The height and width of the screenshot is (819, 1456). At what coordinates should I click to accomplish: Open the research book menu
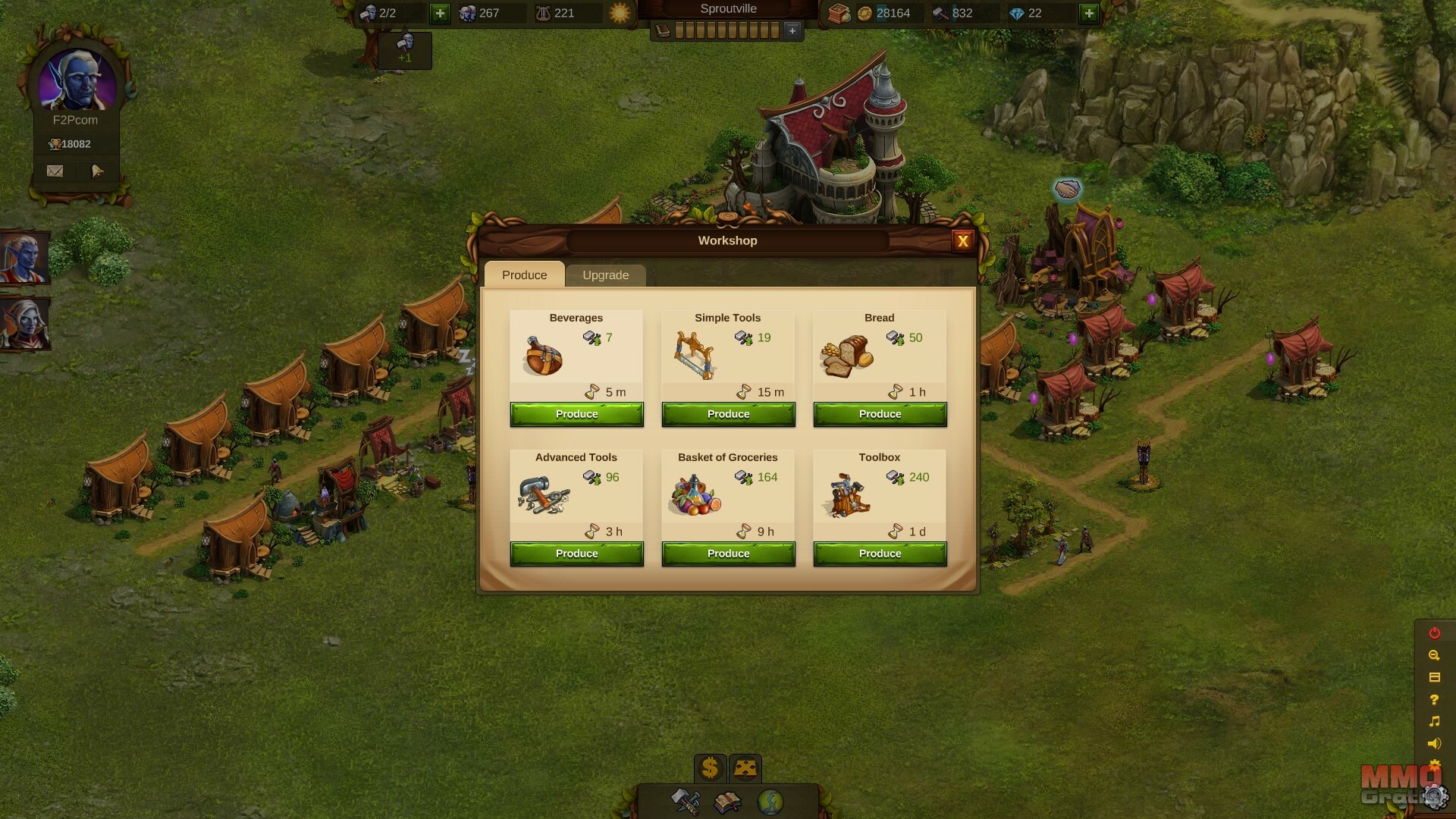click(728, 802)
